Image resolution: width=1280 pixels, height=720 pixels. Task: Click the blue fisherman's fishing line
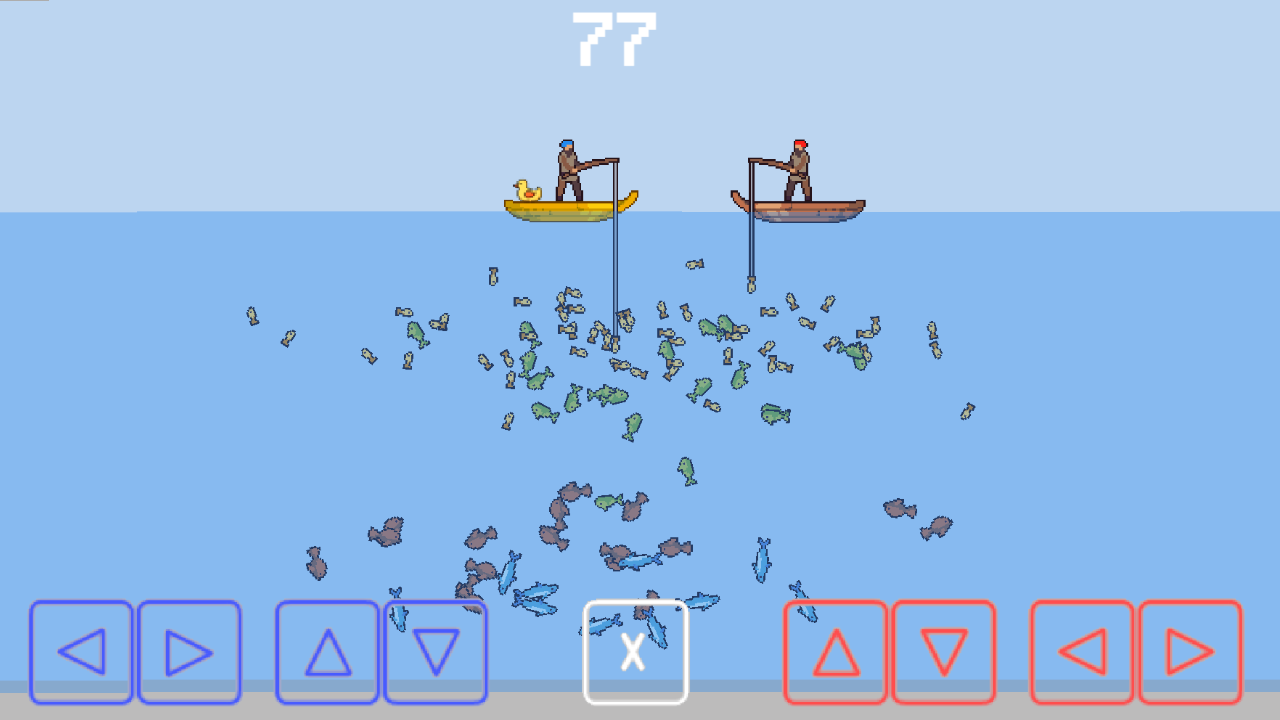[614, 270]
